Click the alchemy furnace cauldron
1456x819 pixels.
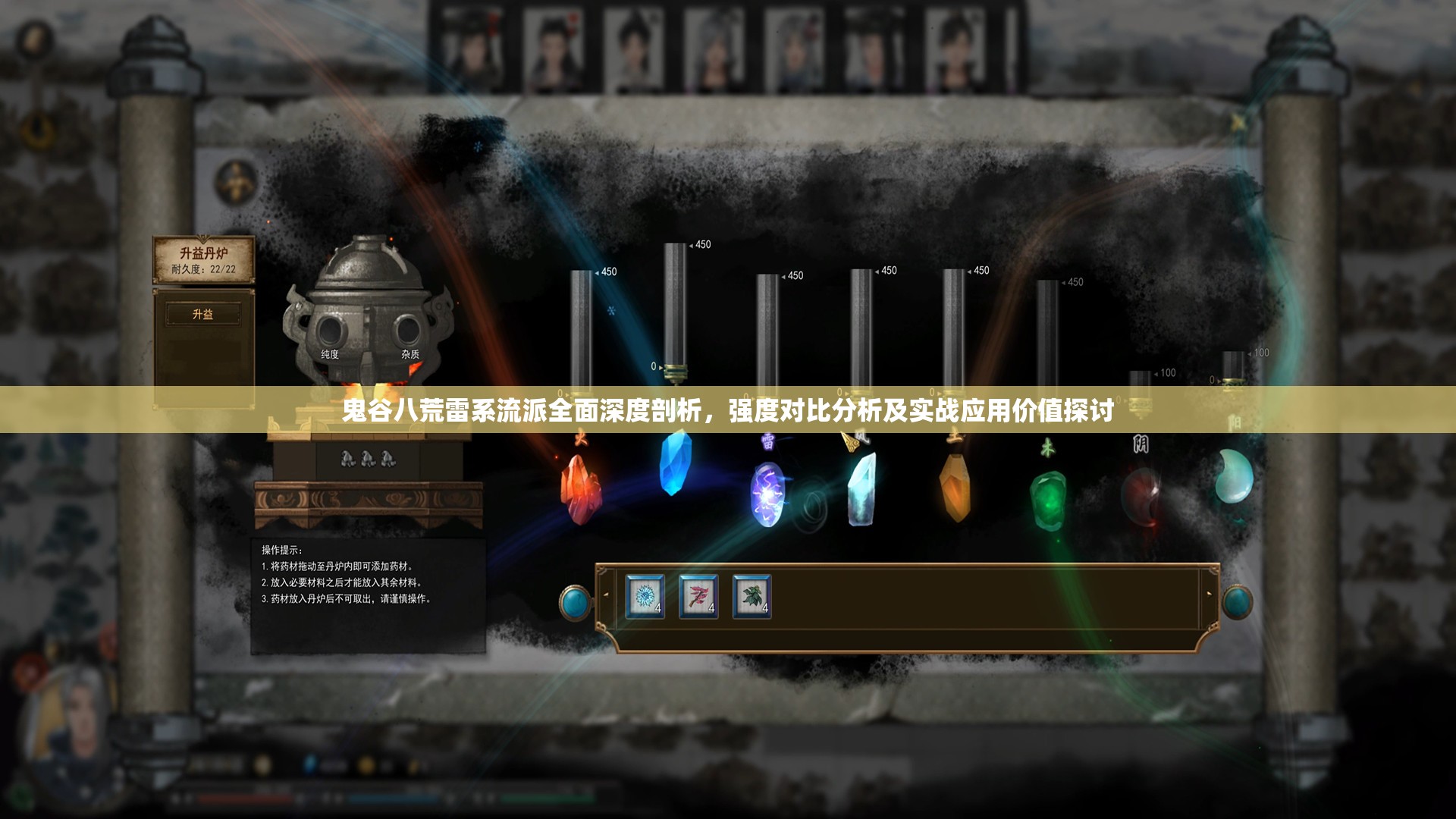pyautogui.click(x=369, y=311)
